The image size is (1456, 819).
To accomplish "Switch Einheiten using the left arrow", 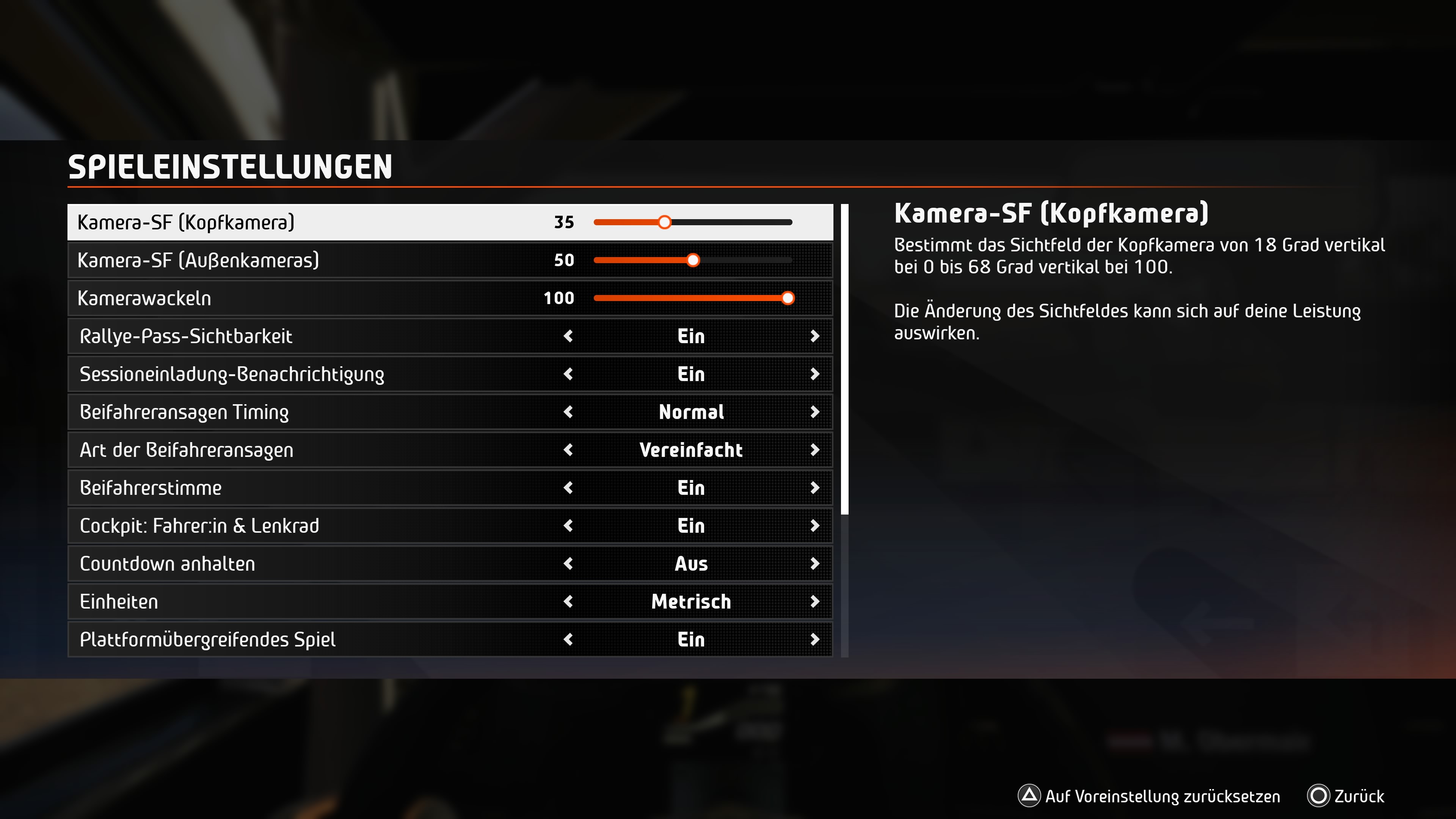I will pyautogui.click(x=569, y=601).
